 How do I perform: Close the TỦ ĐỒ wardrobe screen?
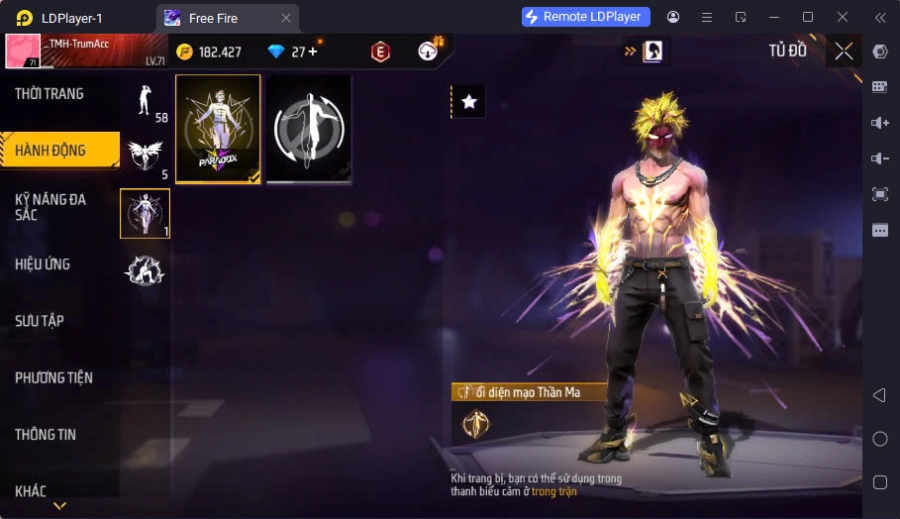pos(844,51)
